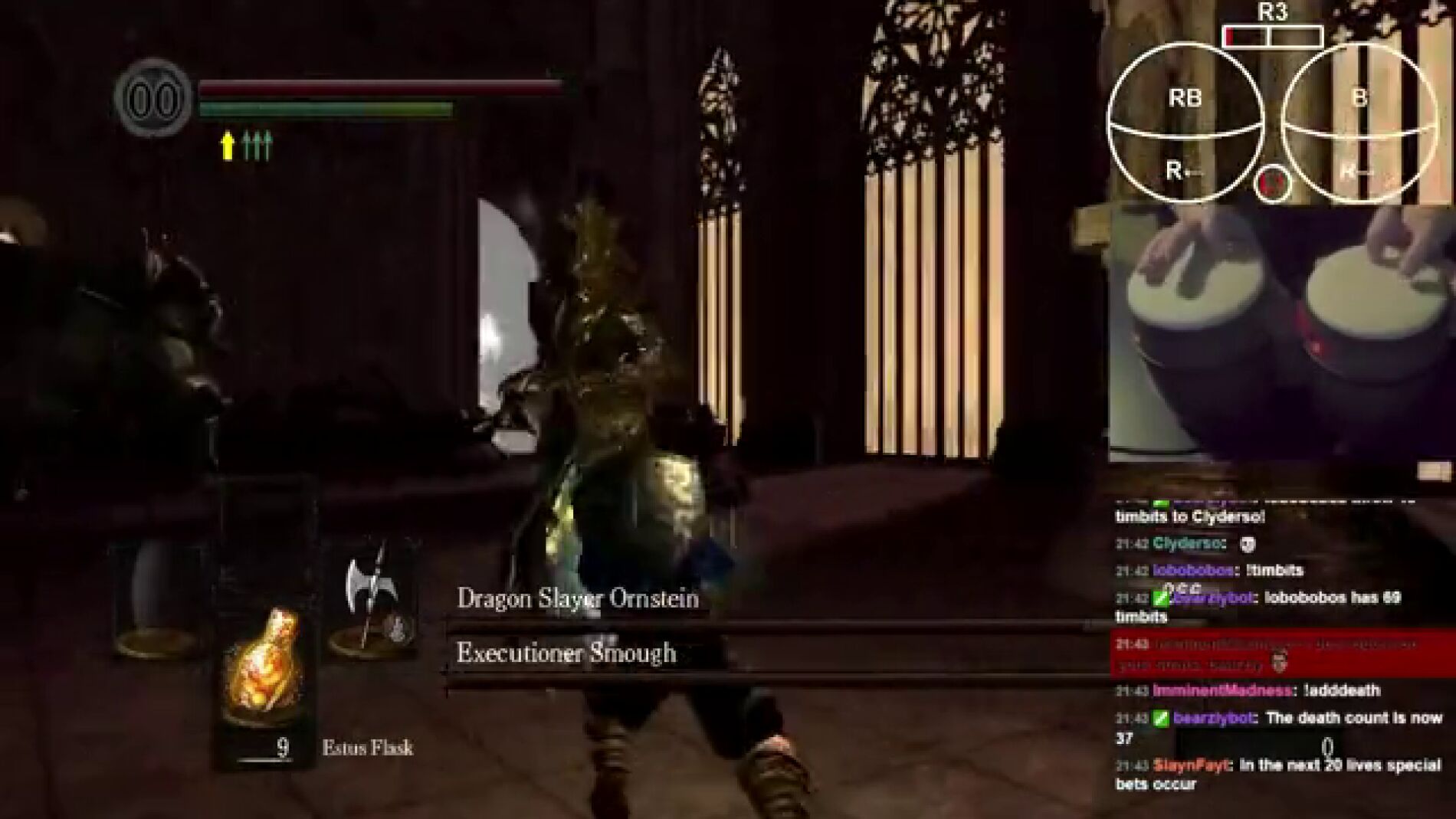The height and width of the screenshot is (819, 1456).
Task: Open ImminentMadness's profile in stream chat
Action: point(1222,691)
